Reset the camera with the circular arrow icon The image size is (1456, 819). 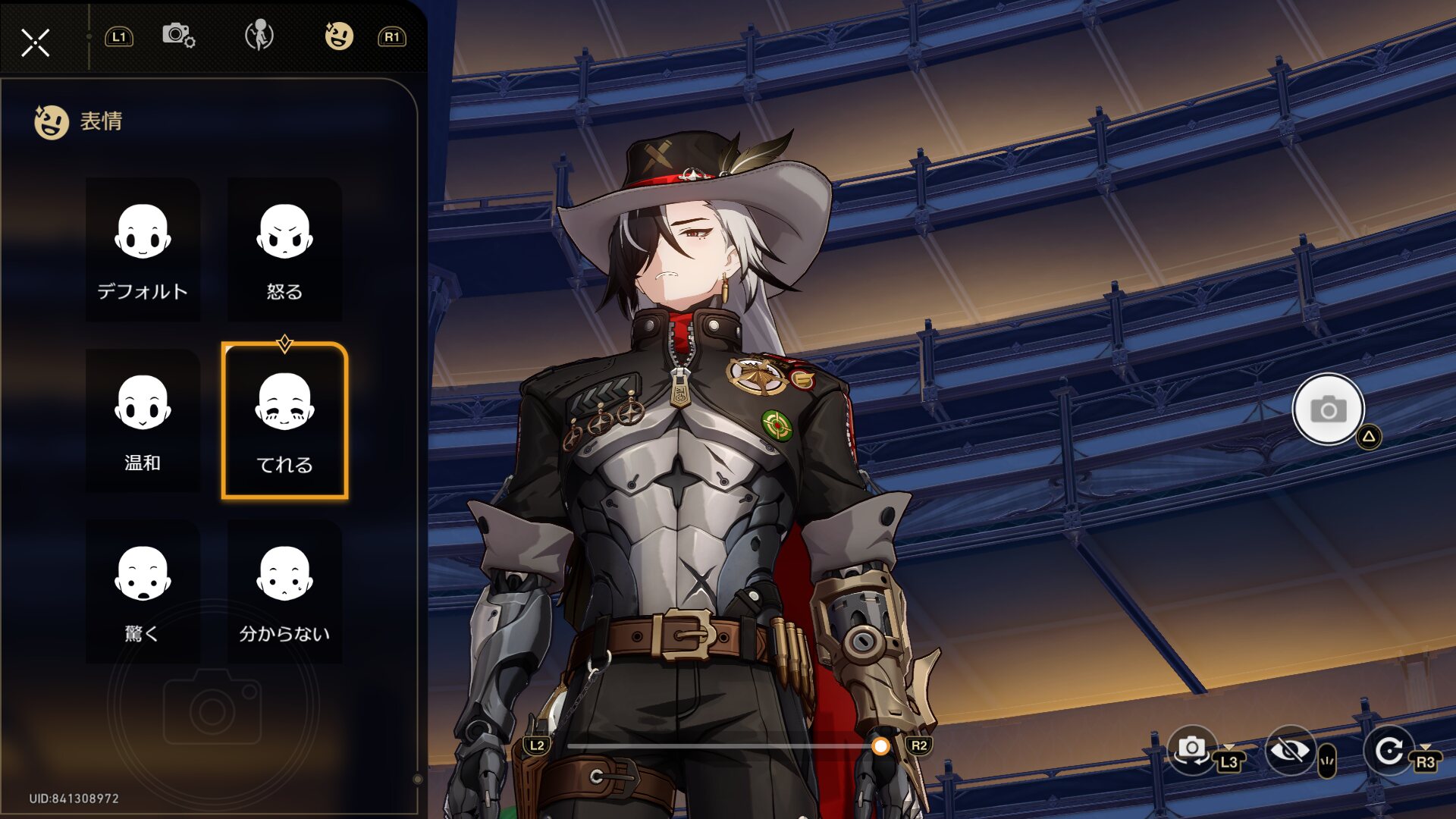[x=1389, y=751]
